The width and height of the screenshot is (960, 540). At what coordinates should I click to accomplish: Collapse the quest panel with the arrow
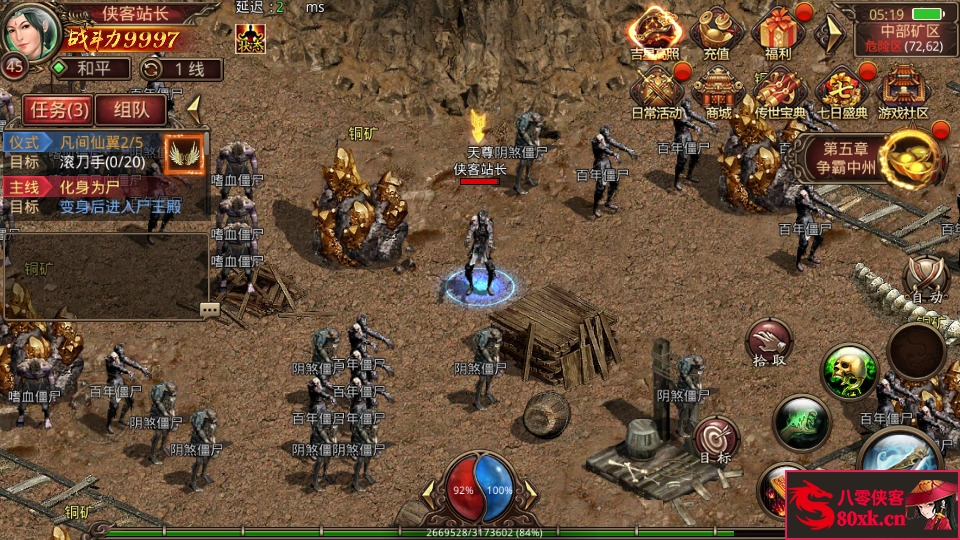tap(194, 107)
